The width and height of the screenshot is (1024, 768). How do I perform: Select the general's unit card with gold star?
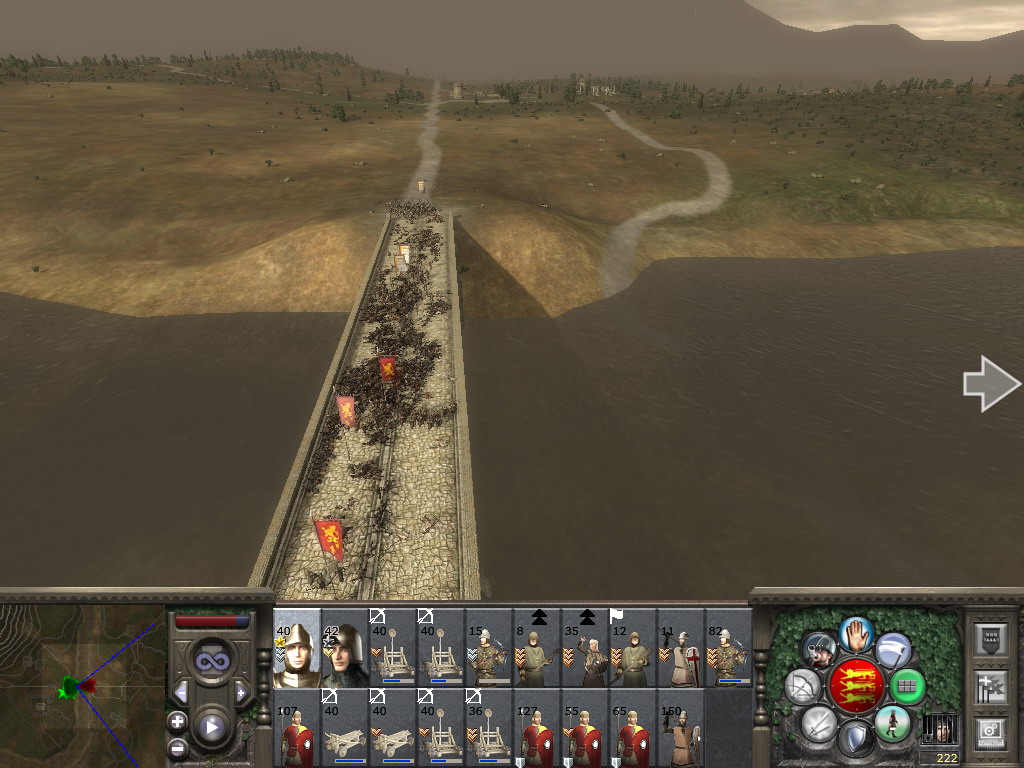[x=297, y=648]
